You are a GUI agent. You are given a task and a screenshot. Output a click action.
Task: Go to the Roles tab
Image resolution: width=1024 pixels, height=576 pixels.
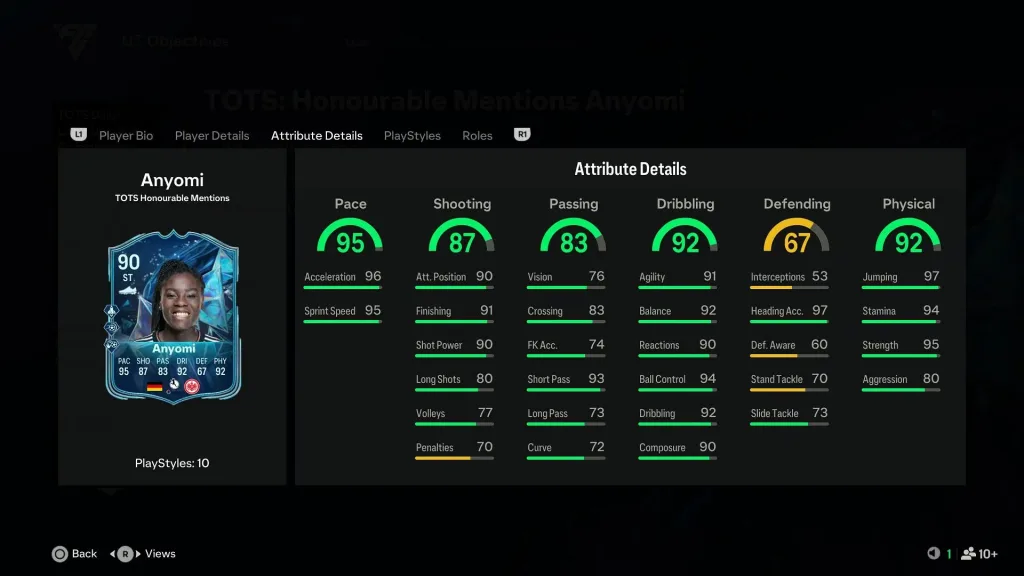click(x=477, y=135)
